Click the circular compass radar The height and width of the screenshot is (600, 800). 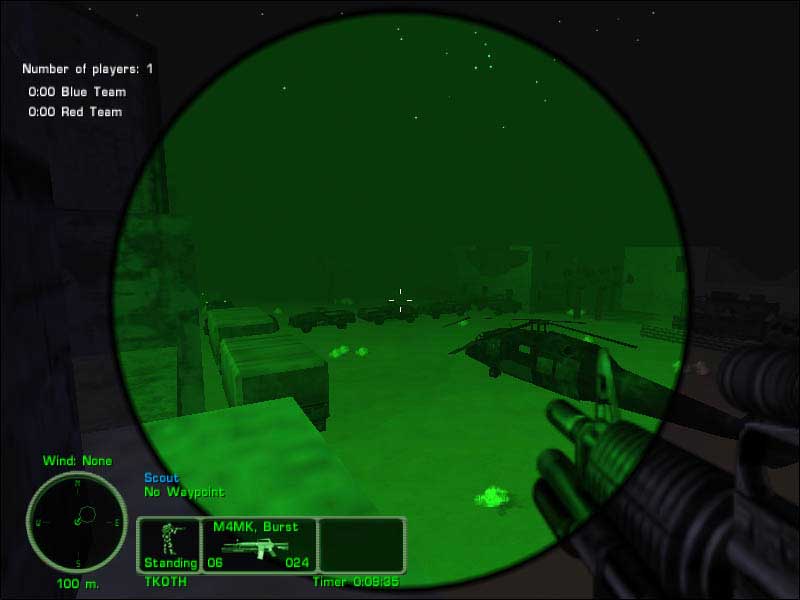point(77,521)
